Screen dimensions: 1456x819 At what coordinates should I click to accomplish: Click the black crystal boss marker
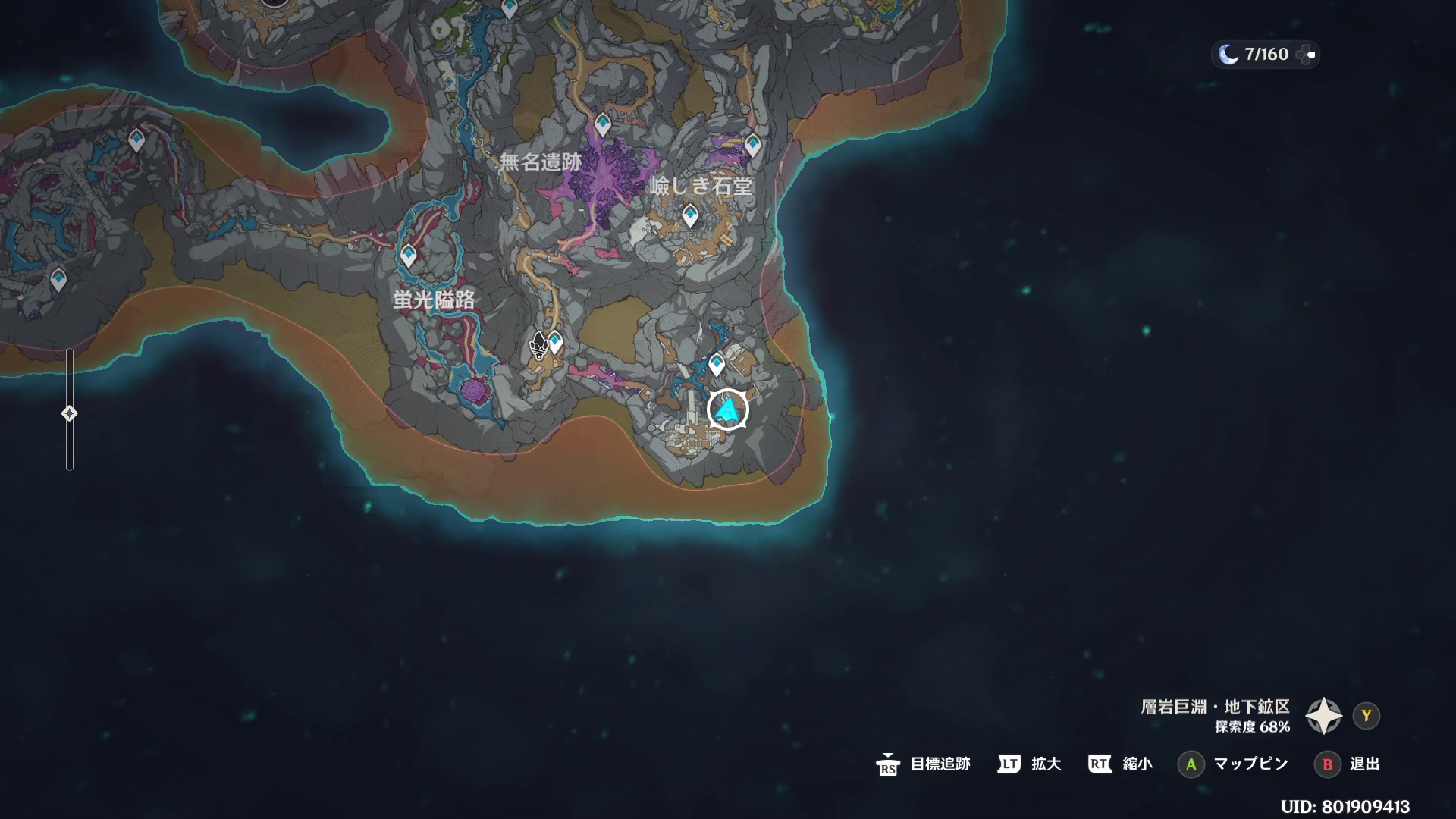(x=538, y=346)
